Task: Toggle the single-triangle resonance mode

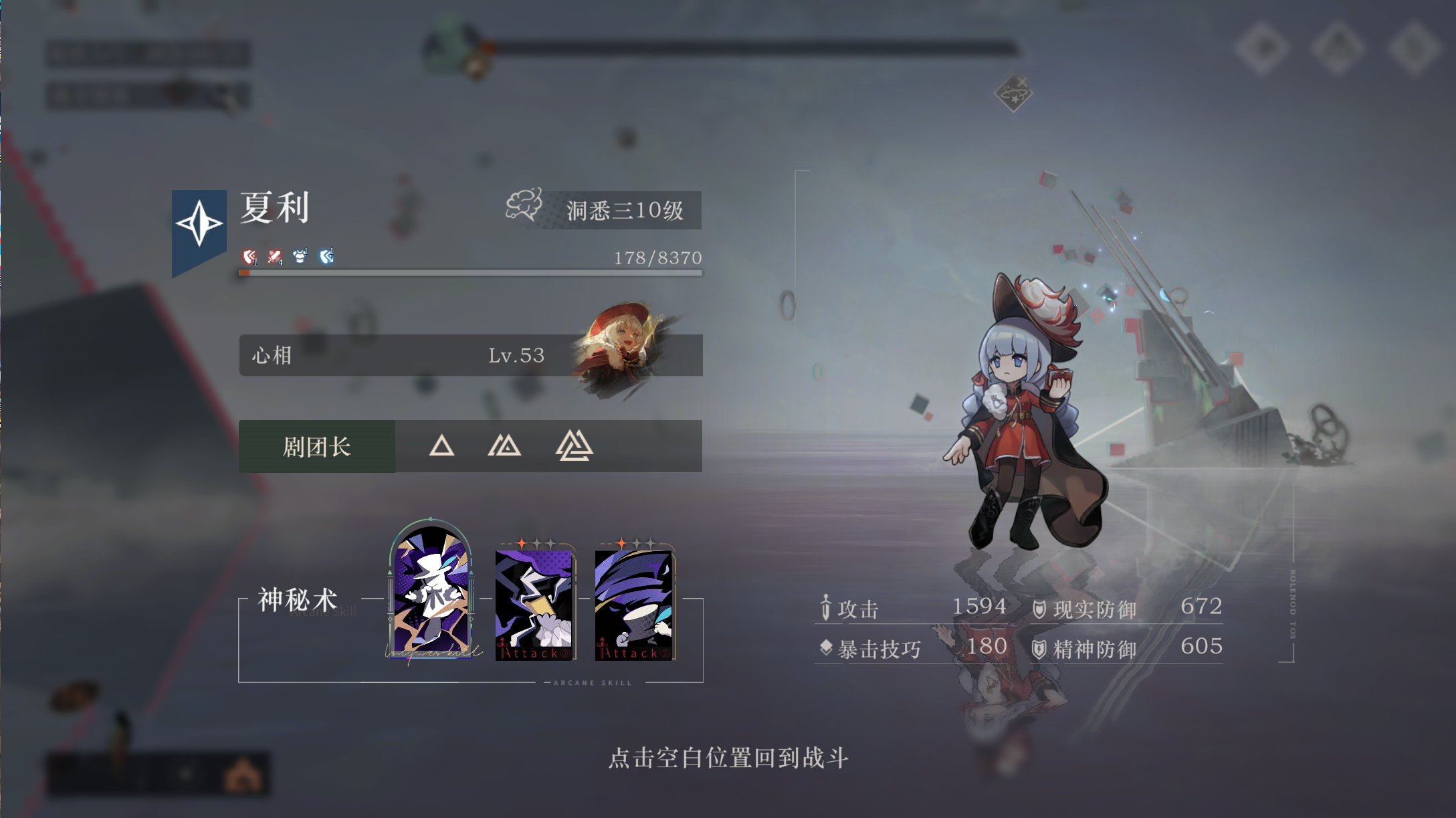Action: click(x=443, y=446)
